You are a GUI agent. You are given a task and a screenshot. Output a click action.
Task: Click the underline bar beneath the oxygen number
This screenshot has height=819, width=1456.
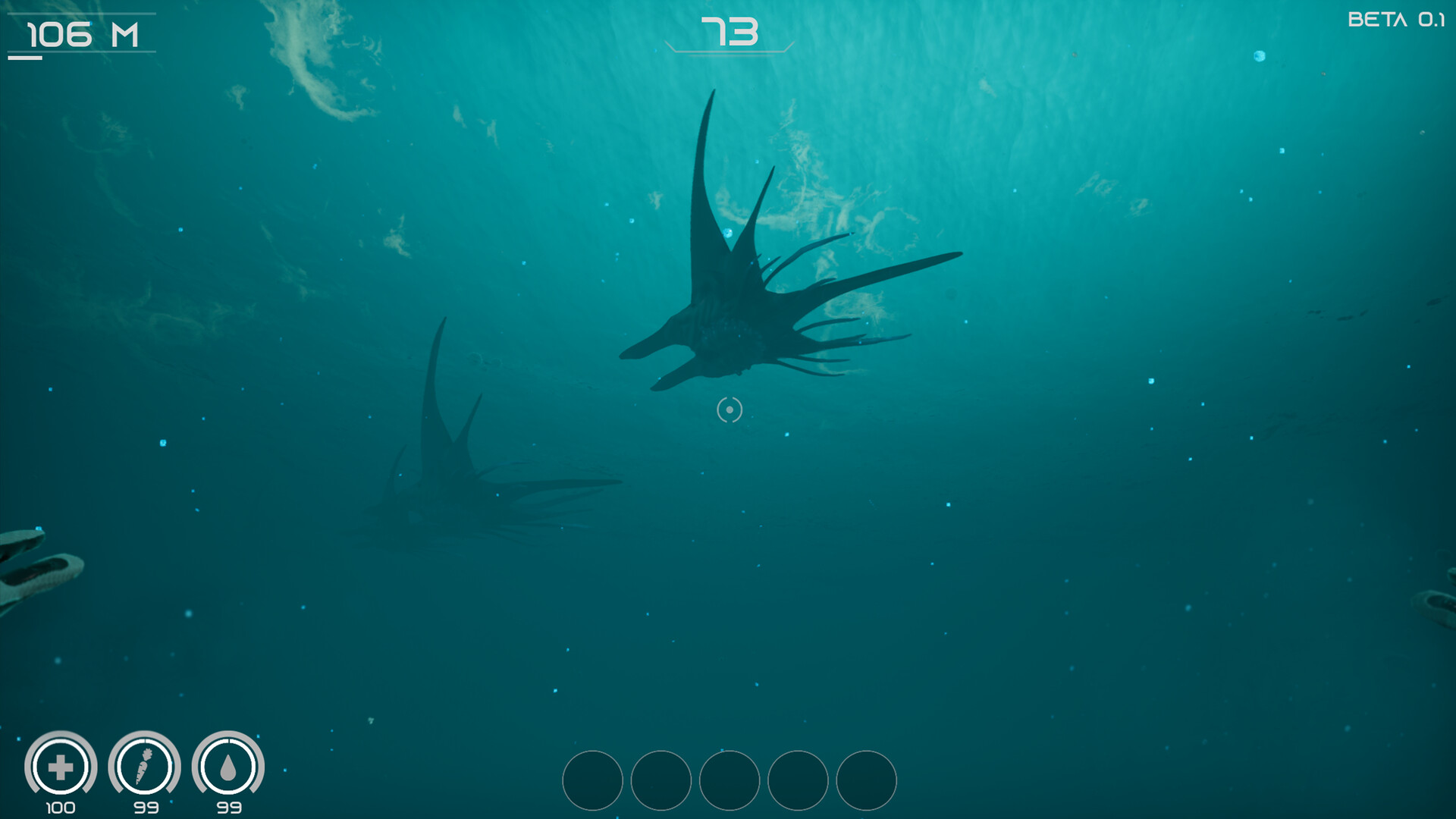[x=729, y=52]
